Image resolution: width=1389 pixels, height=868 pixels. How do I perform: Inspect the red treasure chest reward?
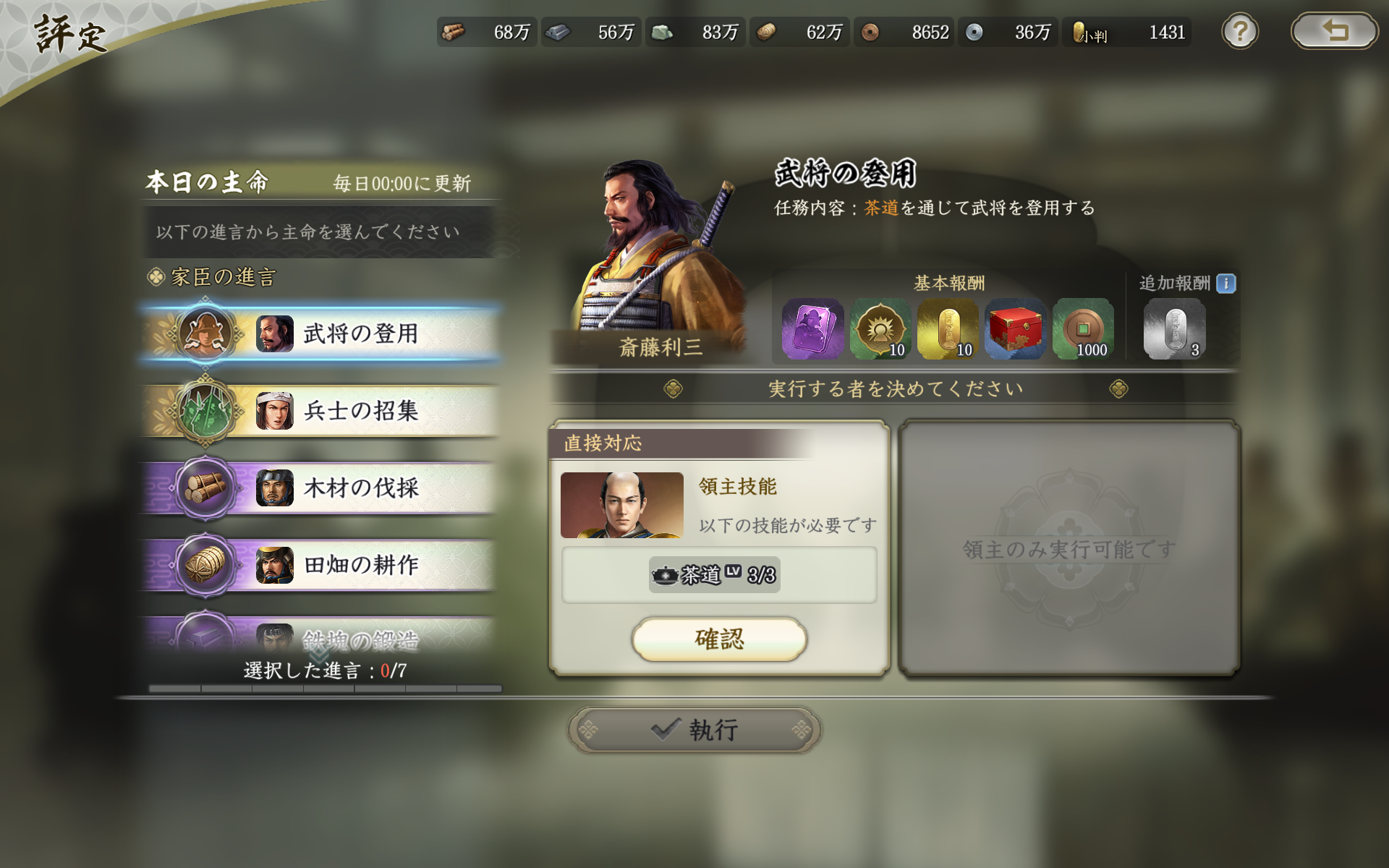[x=1014, y=329]
